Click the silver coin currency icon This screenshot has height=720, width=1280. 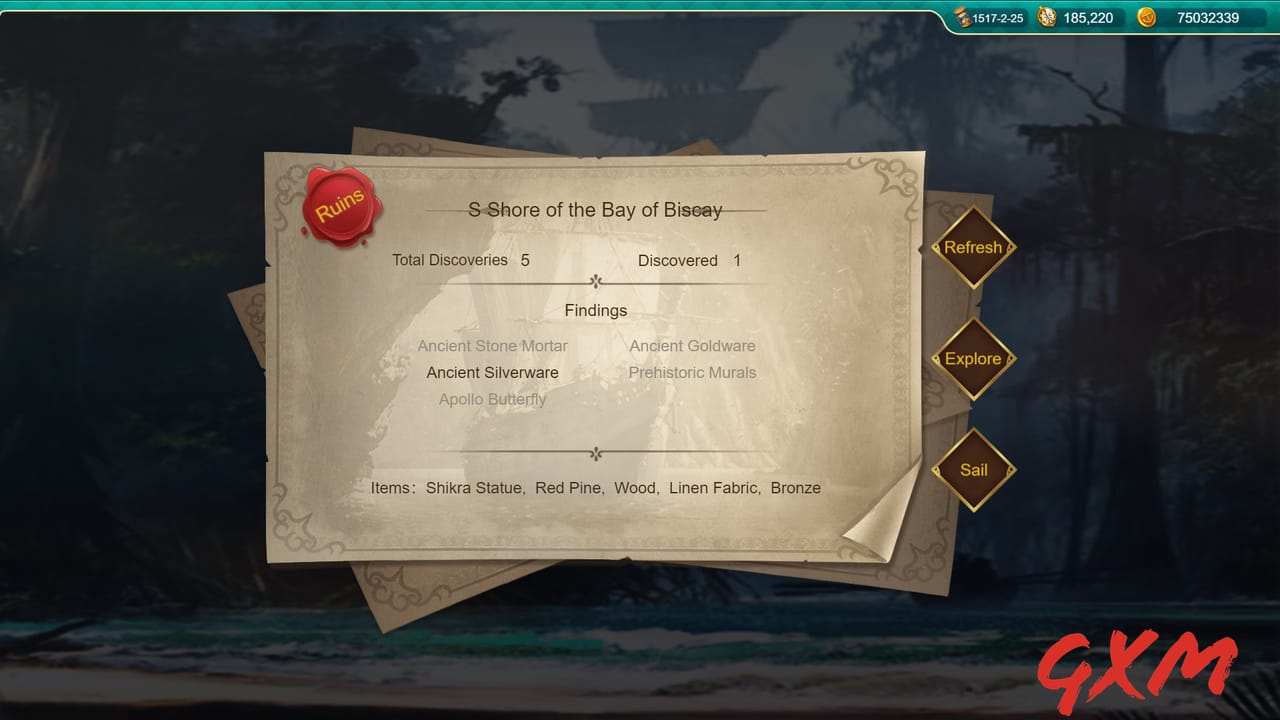pos(1048,17)
